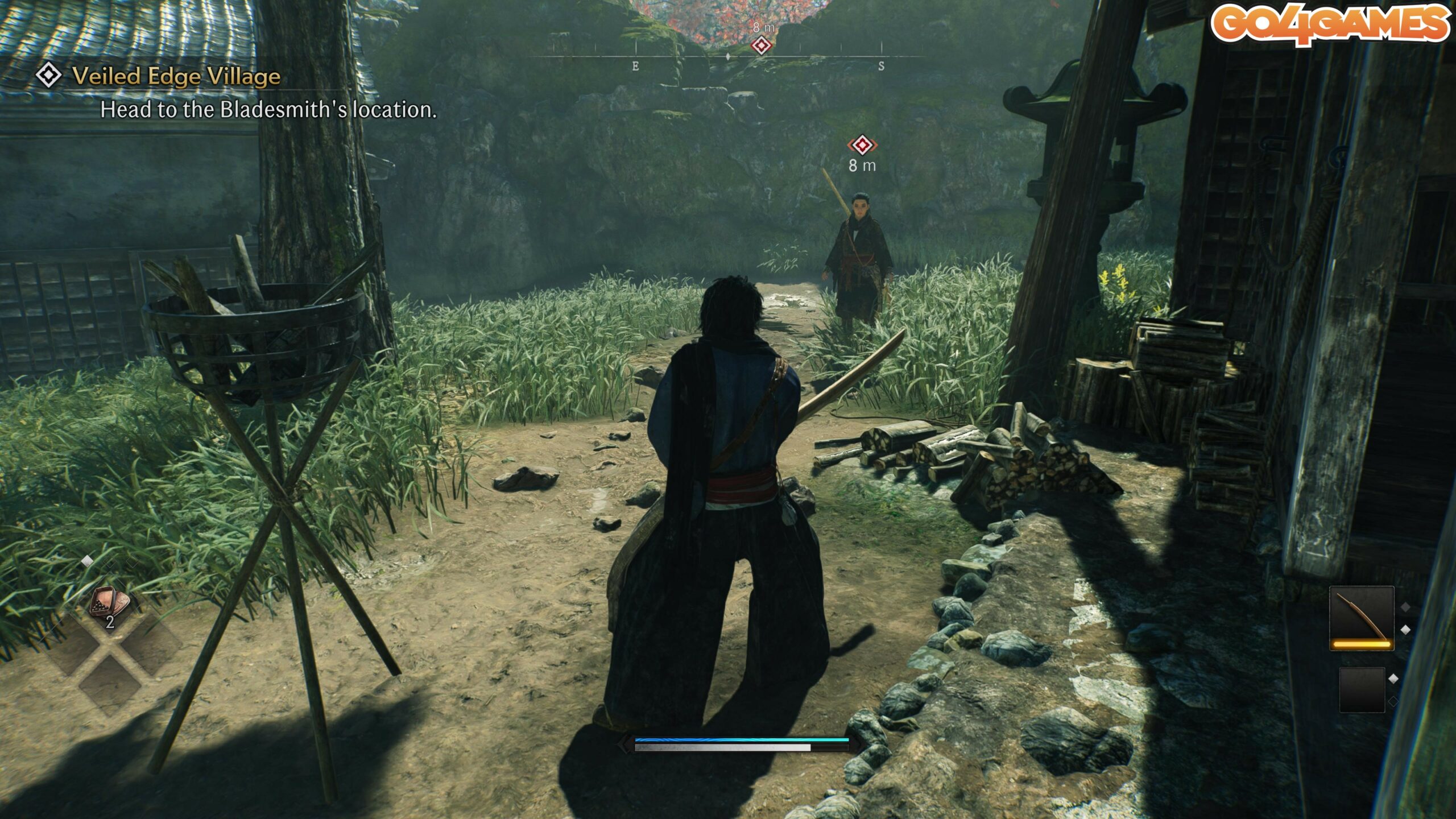
Task: Click the red objective marker on the compass
Action: pyautogui.click(x=761, y=45)
